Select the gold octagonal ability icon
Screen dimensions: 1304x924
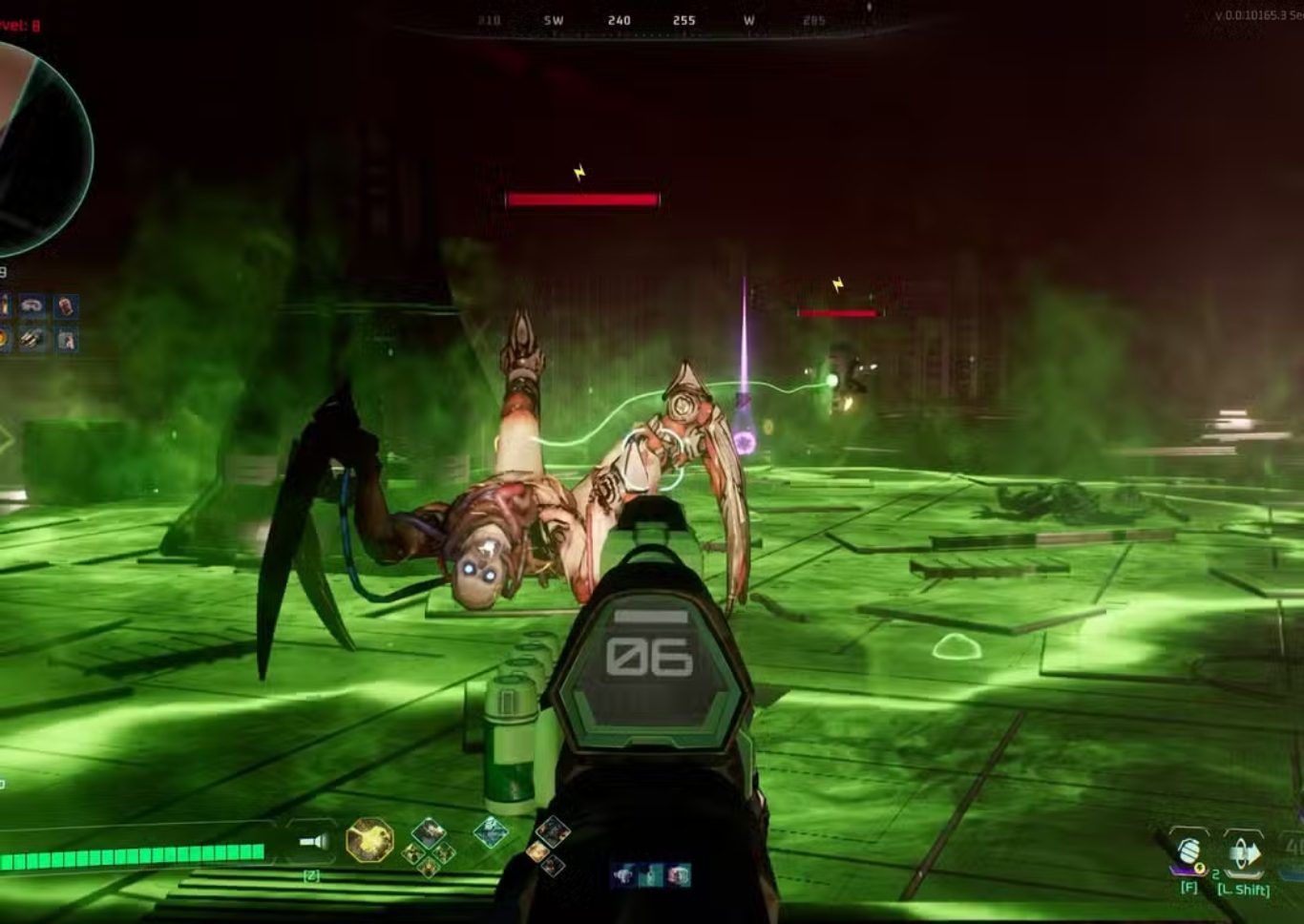click(x=369, y=841)
